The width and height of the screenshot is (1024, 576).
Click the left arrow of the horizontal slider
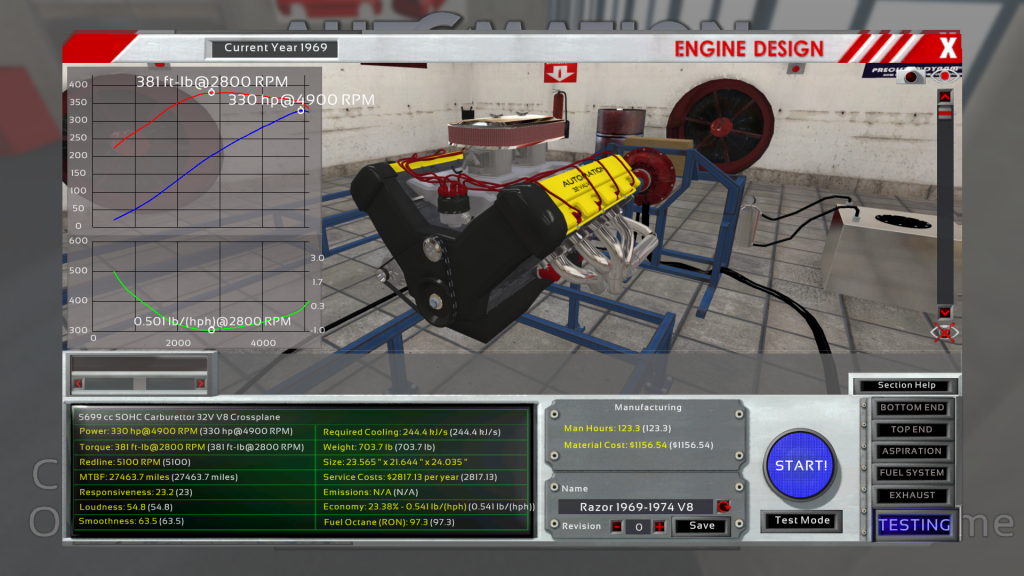78,383
